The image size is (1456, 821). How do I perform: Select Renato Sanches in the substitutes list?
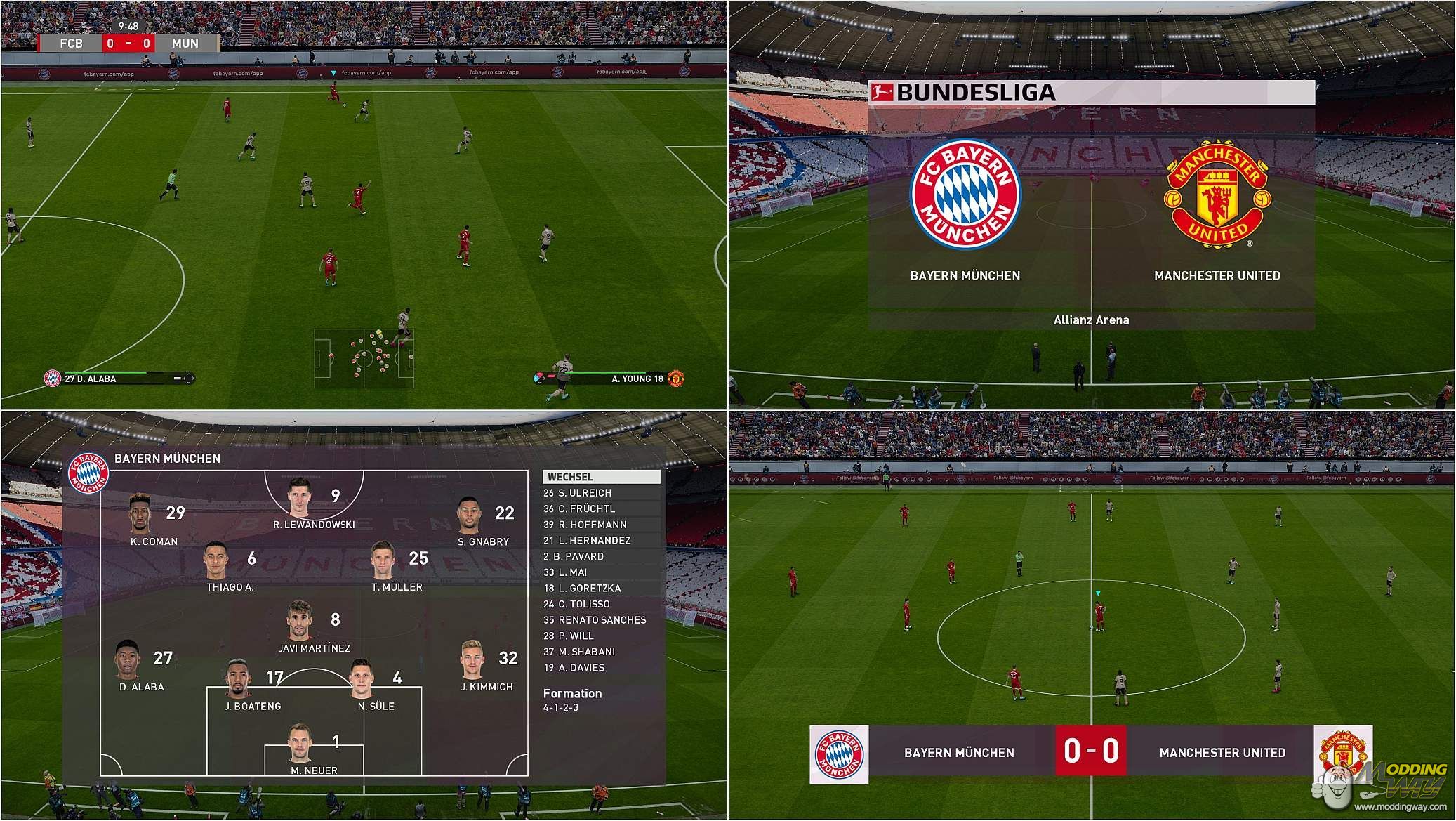[x=595, y=620]
